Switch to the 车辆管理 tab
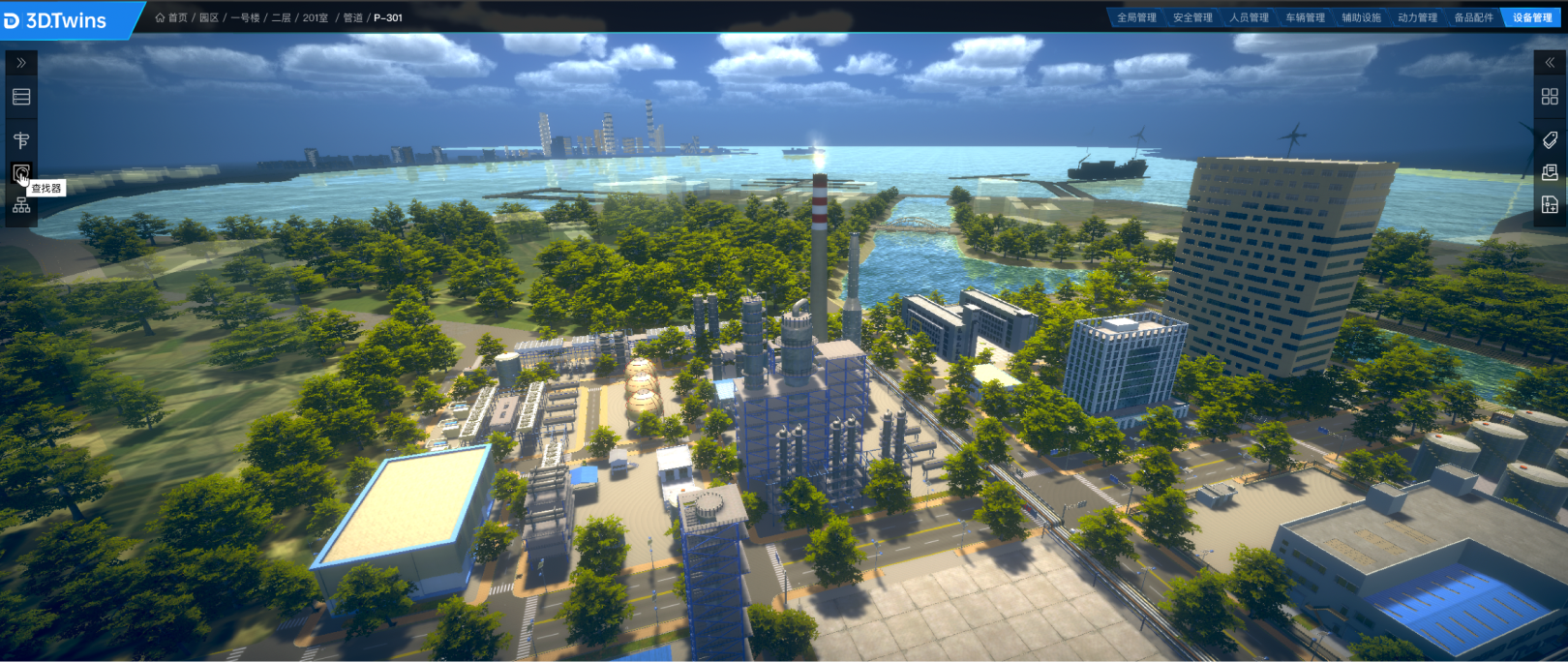The height and width of the screenshot is (662, 1568). point(1305,17)
